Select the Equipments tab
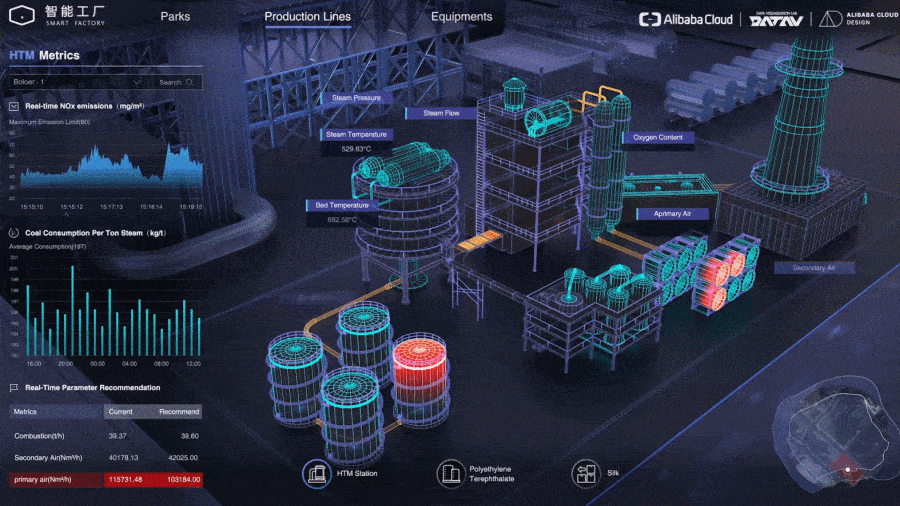900x506 pixels. 461,17
